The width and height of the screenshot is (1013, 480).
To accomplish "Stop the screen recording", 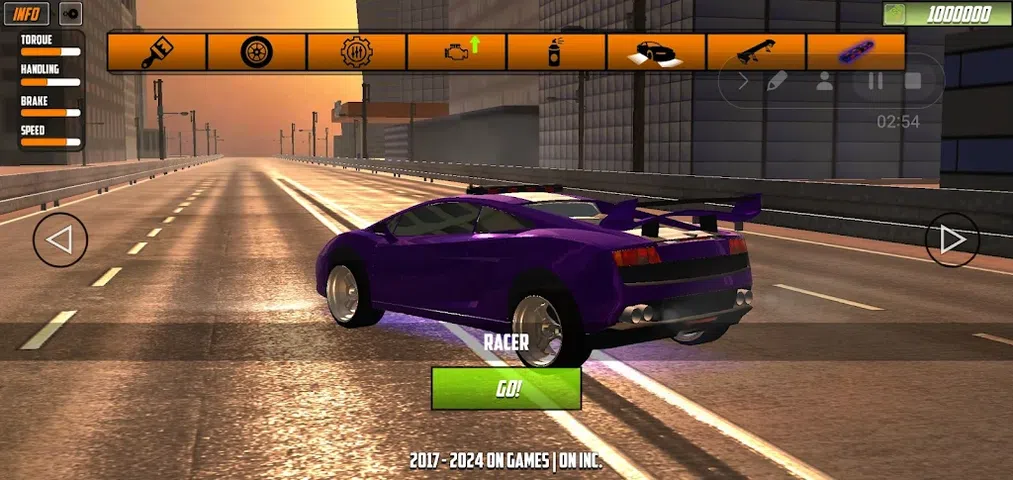I will (913, 82).
